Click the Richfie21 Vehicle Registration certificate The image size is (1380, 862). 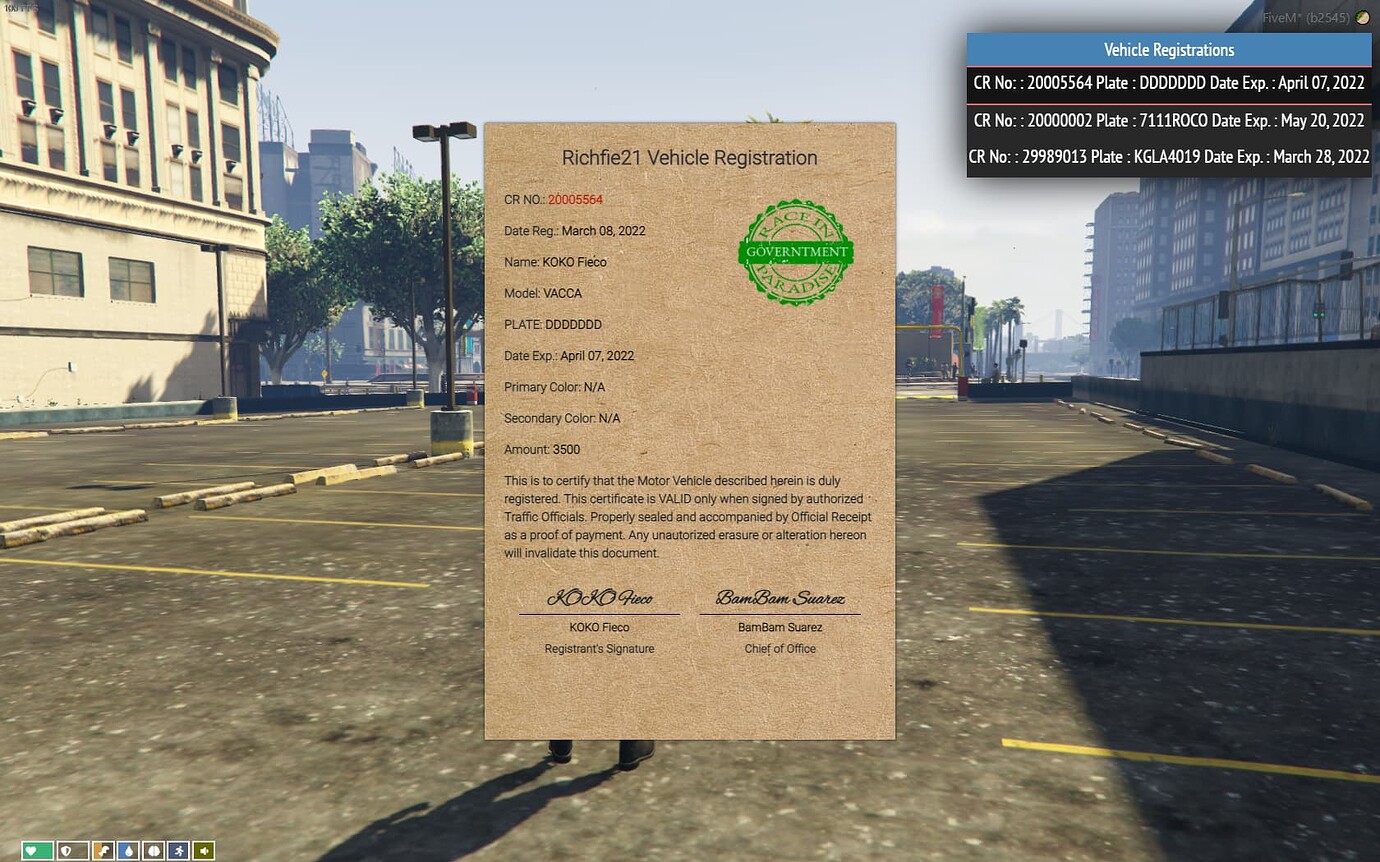[x=690, y=430]
